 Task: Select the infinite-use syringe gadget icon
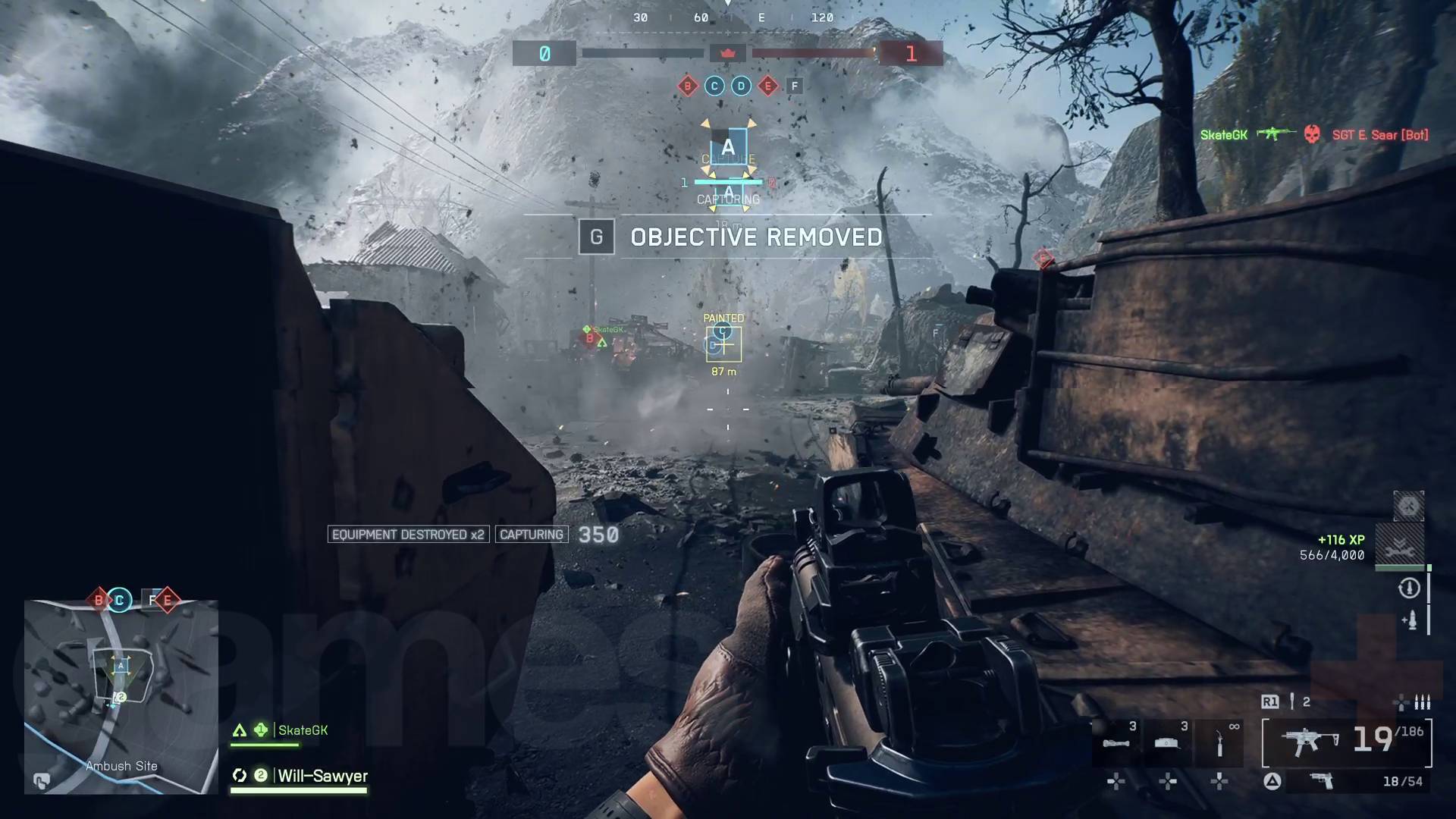(x=1219, y=742)
